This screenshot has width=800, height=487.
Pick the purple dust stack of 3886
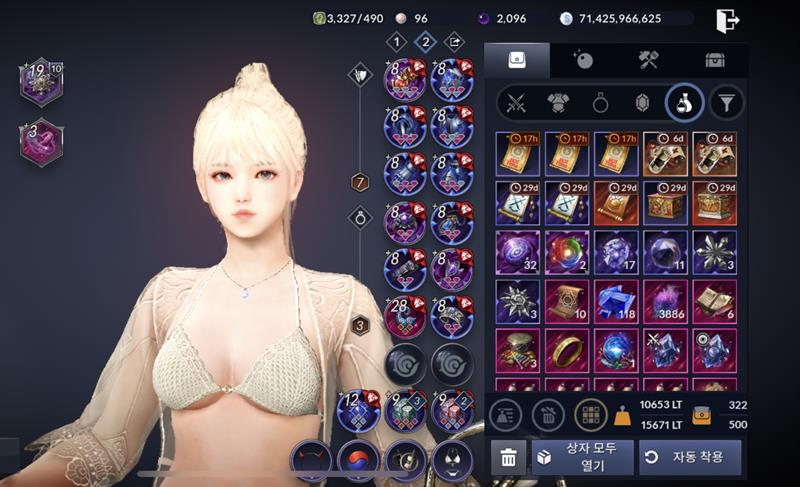point(665,301)
